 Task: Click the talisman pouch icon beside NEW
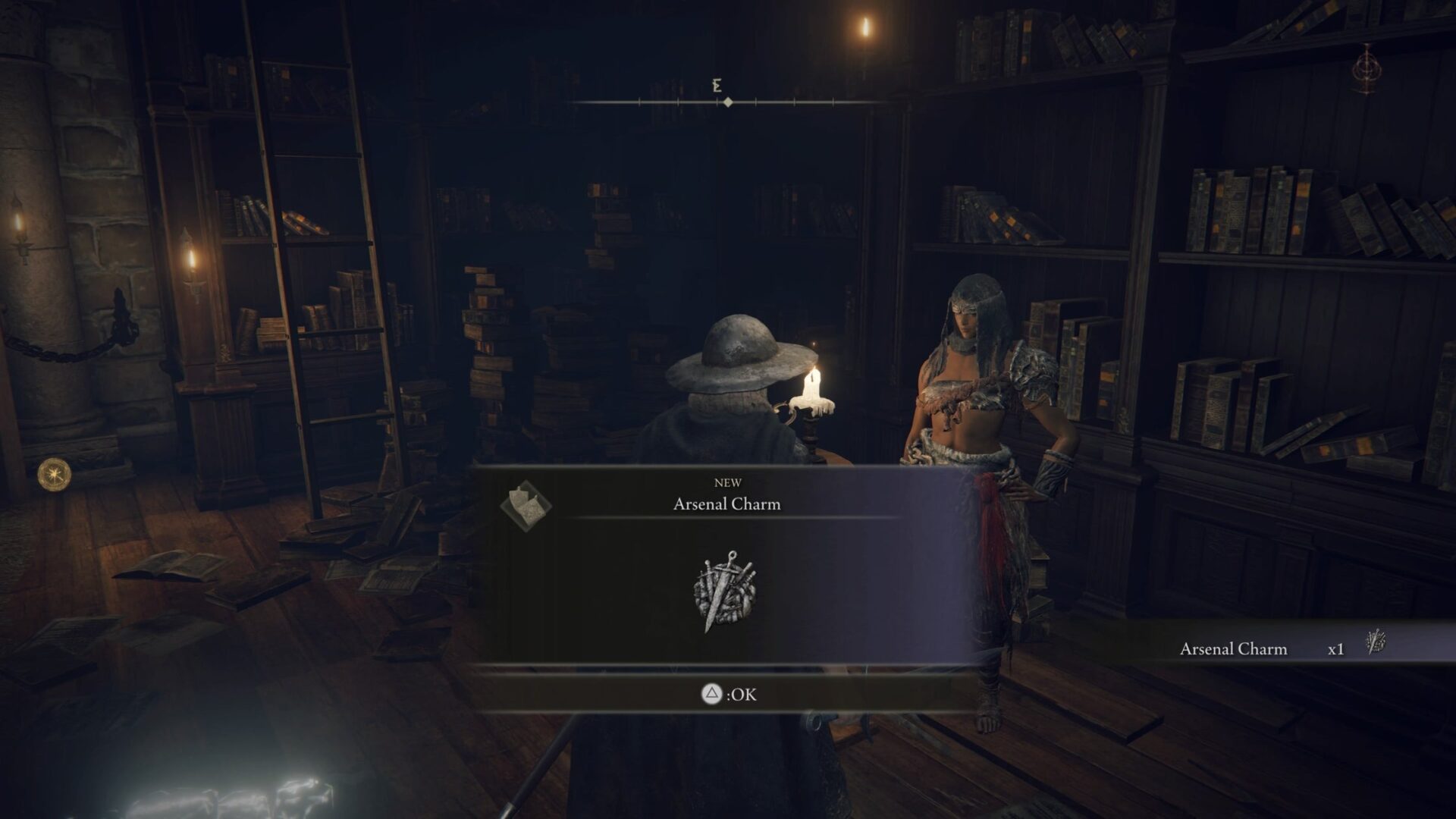tap(526, 504)
